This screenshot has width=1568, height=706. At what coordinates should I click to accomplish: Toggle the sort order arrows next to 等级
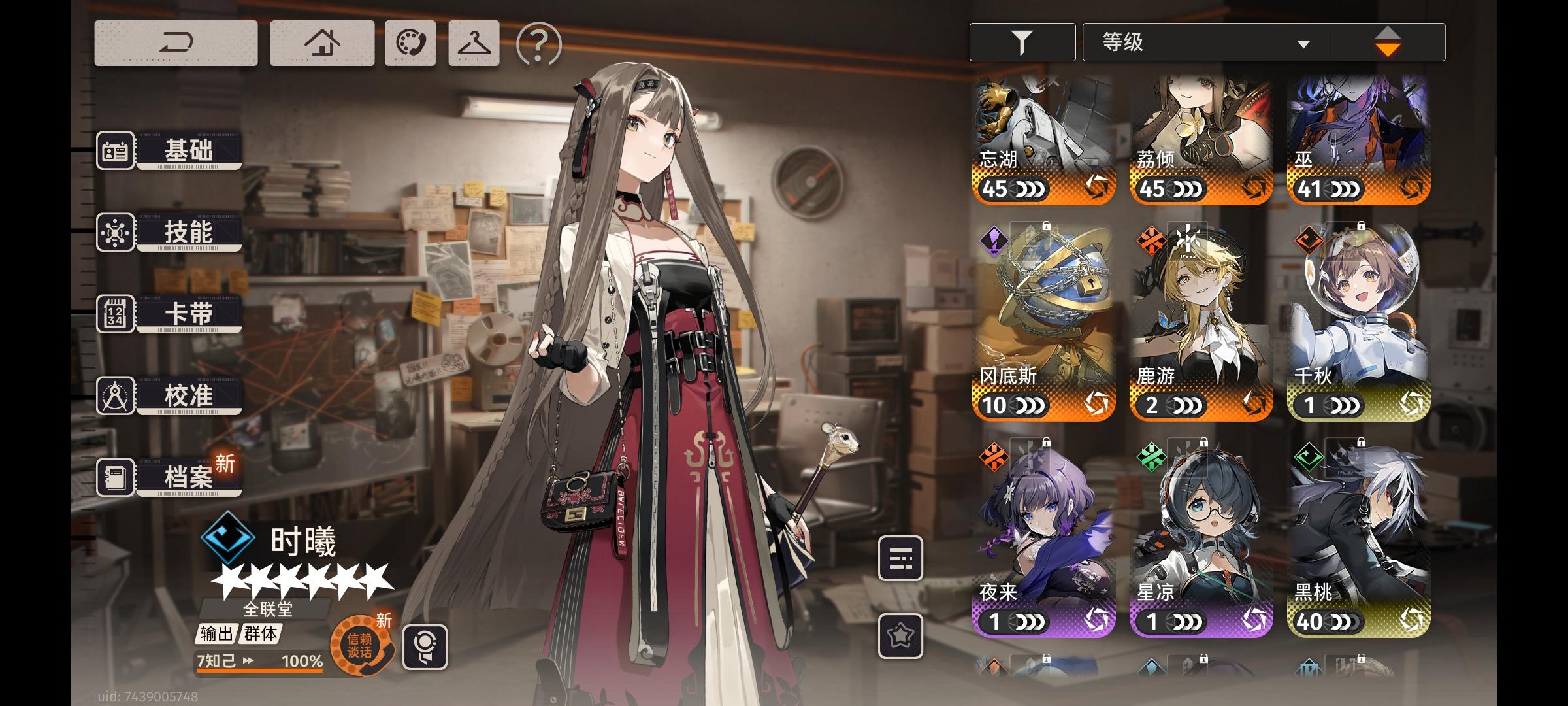[1388, 42]
